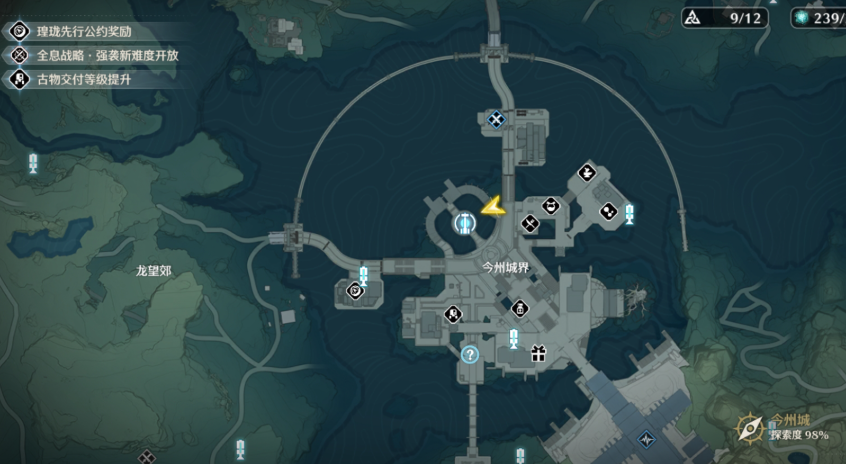Screen dimensions: 846x464
Task: Select the lock-shaped marker below 今州城界
Action: coord(519,307)
